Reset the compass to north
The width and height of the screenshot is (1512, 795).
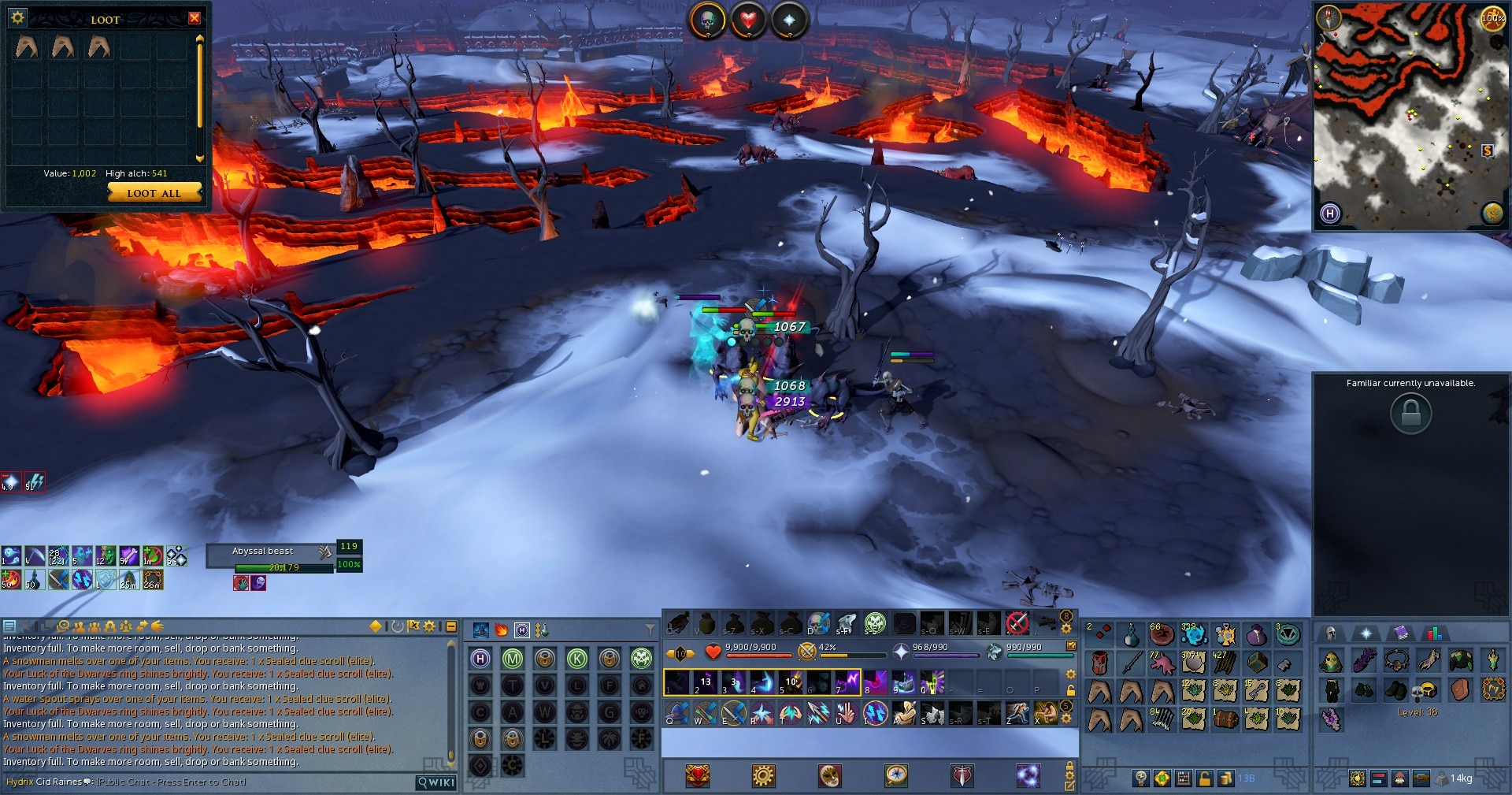[1329, 17]
